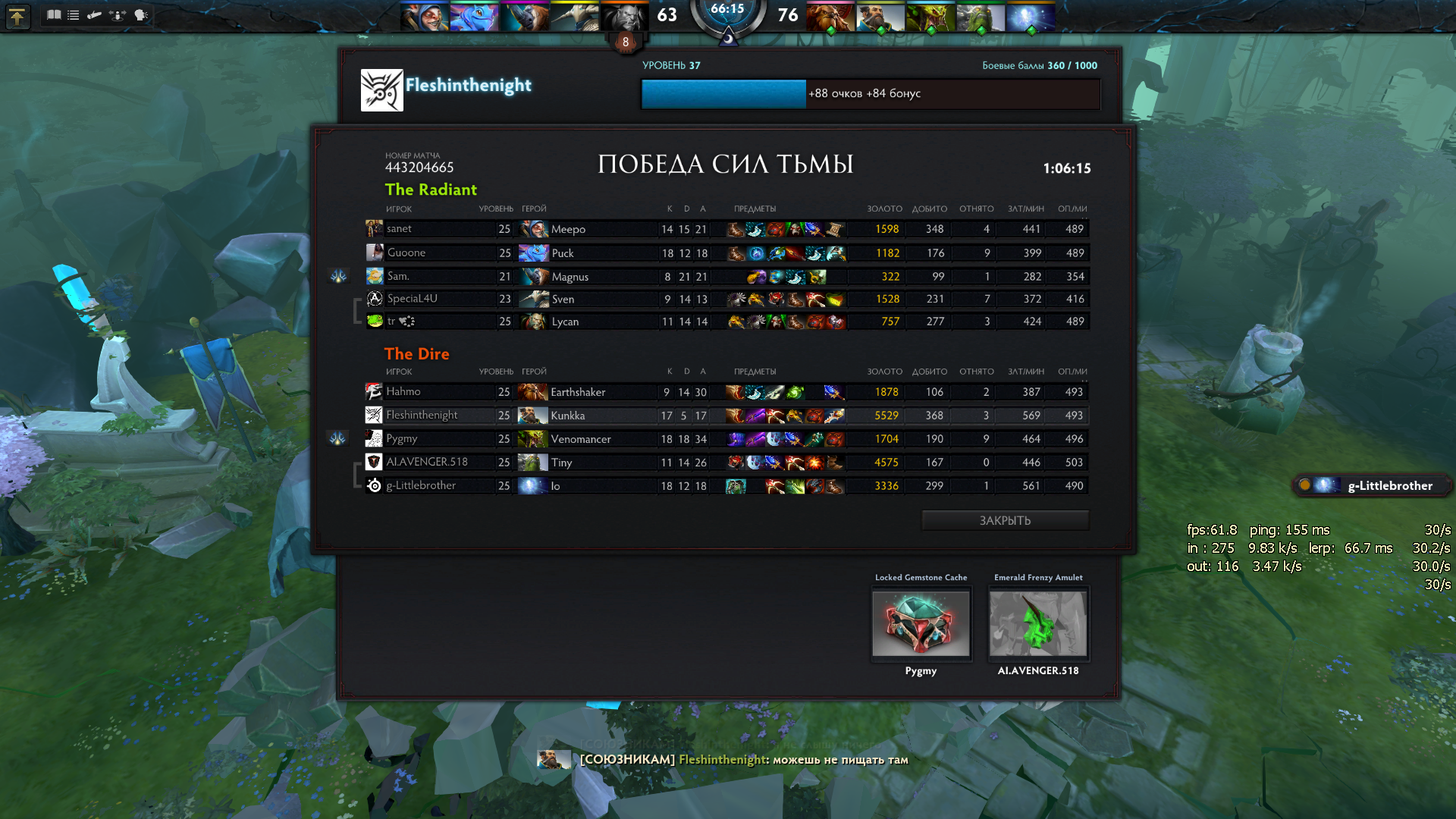Viewport: 1456px width, 819px height.
Task: Open the book icon in the top toolbar
Action: tap(54, 15)
